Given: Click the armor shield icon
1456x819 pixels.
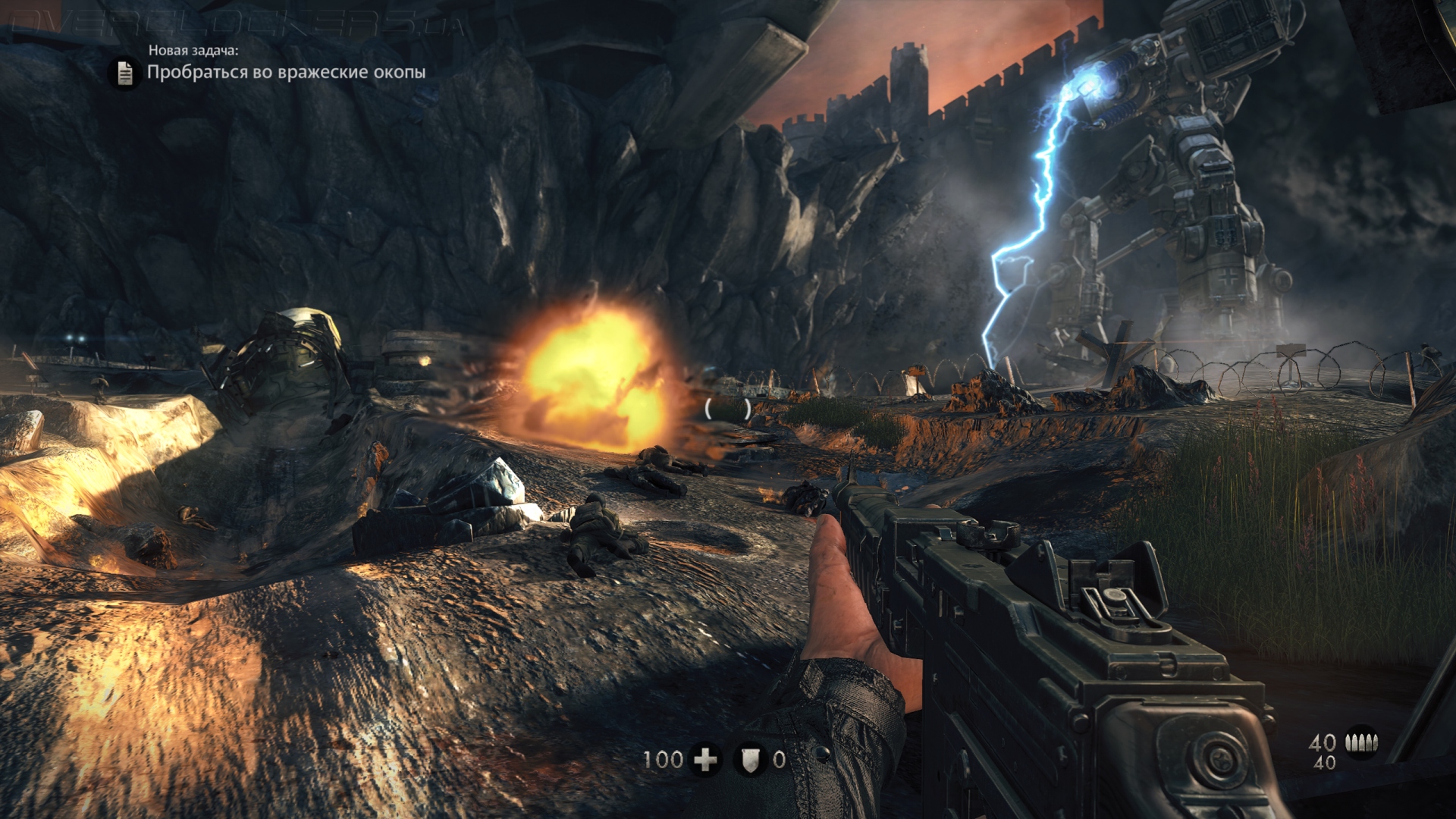Looking at the screenshot, I should 750,759.
